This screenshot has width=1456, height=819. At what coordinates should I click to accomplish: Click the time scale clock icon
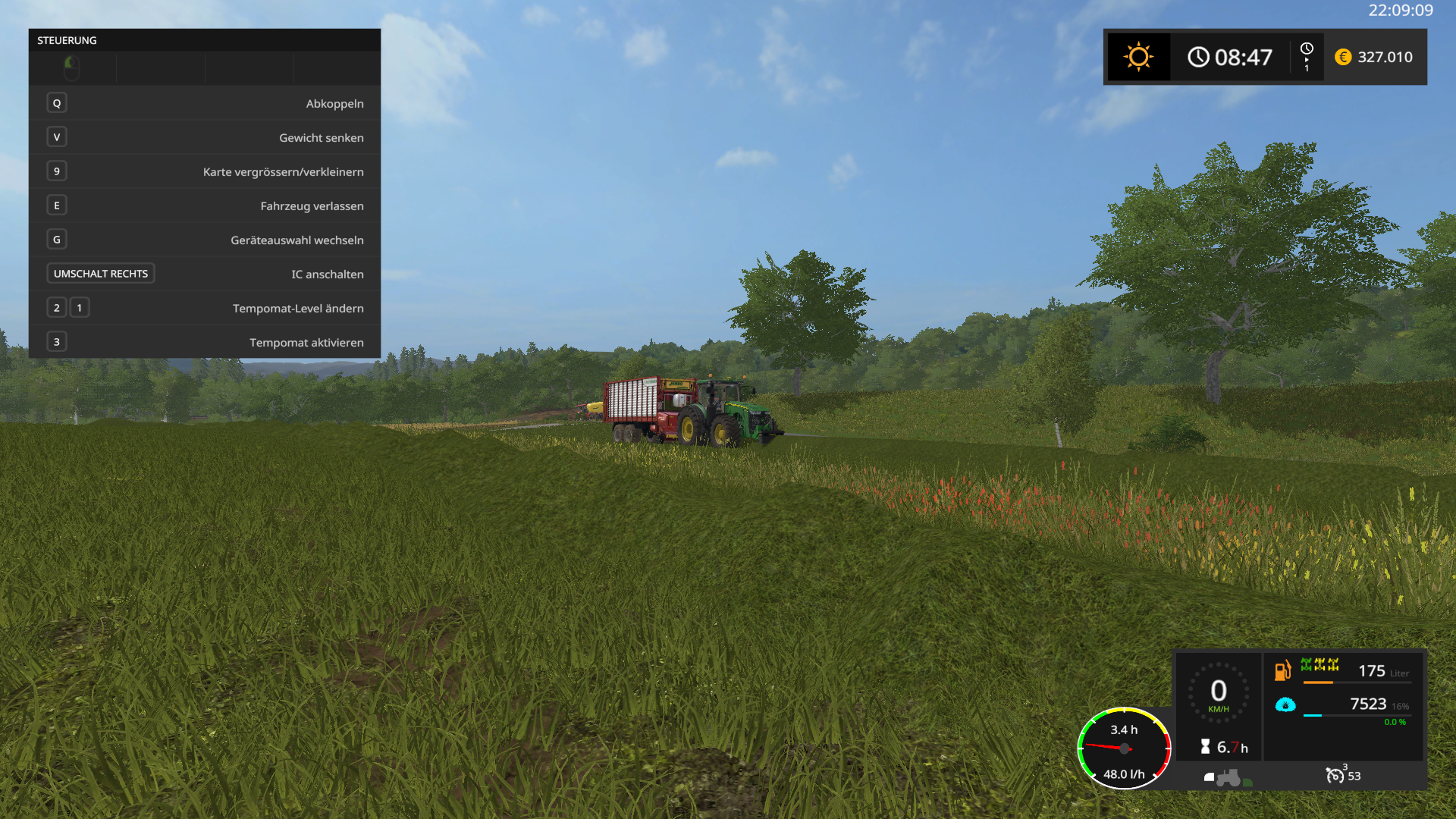click(1307, 49)
